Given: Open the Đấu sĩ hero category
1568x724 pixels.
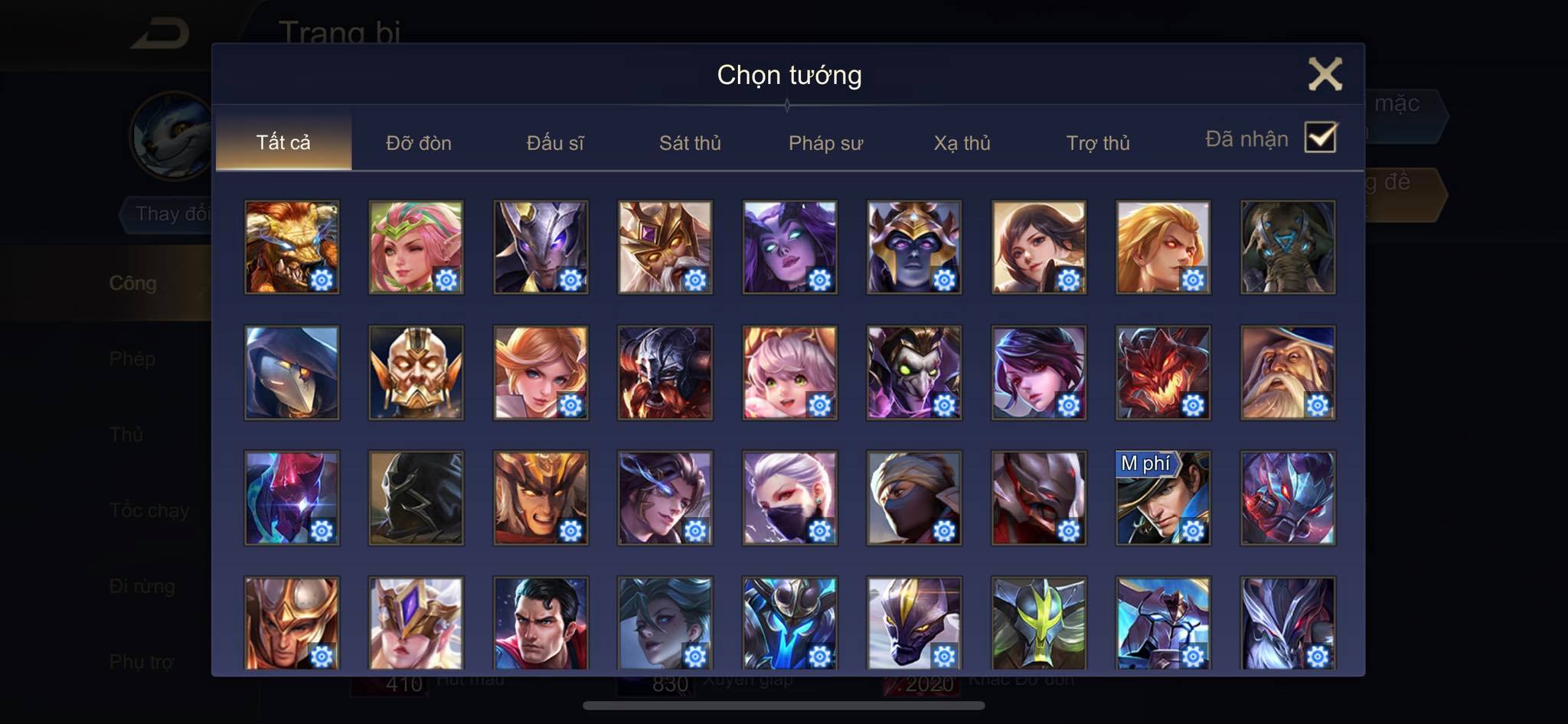Looking at the screenshot, I should pyautogui.click(x=555, y=143).
